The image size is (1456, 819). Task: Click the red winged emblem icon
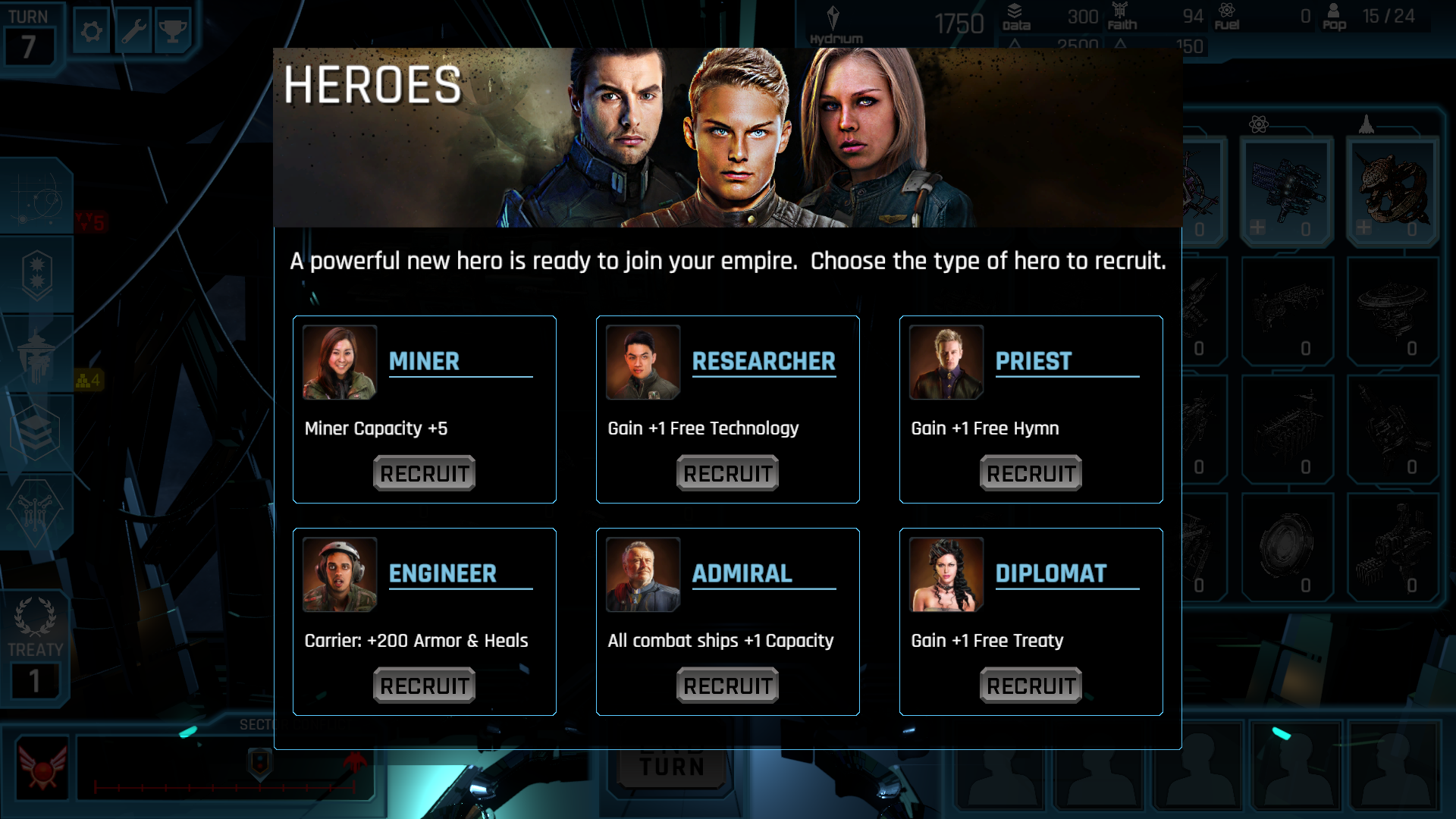42,767
